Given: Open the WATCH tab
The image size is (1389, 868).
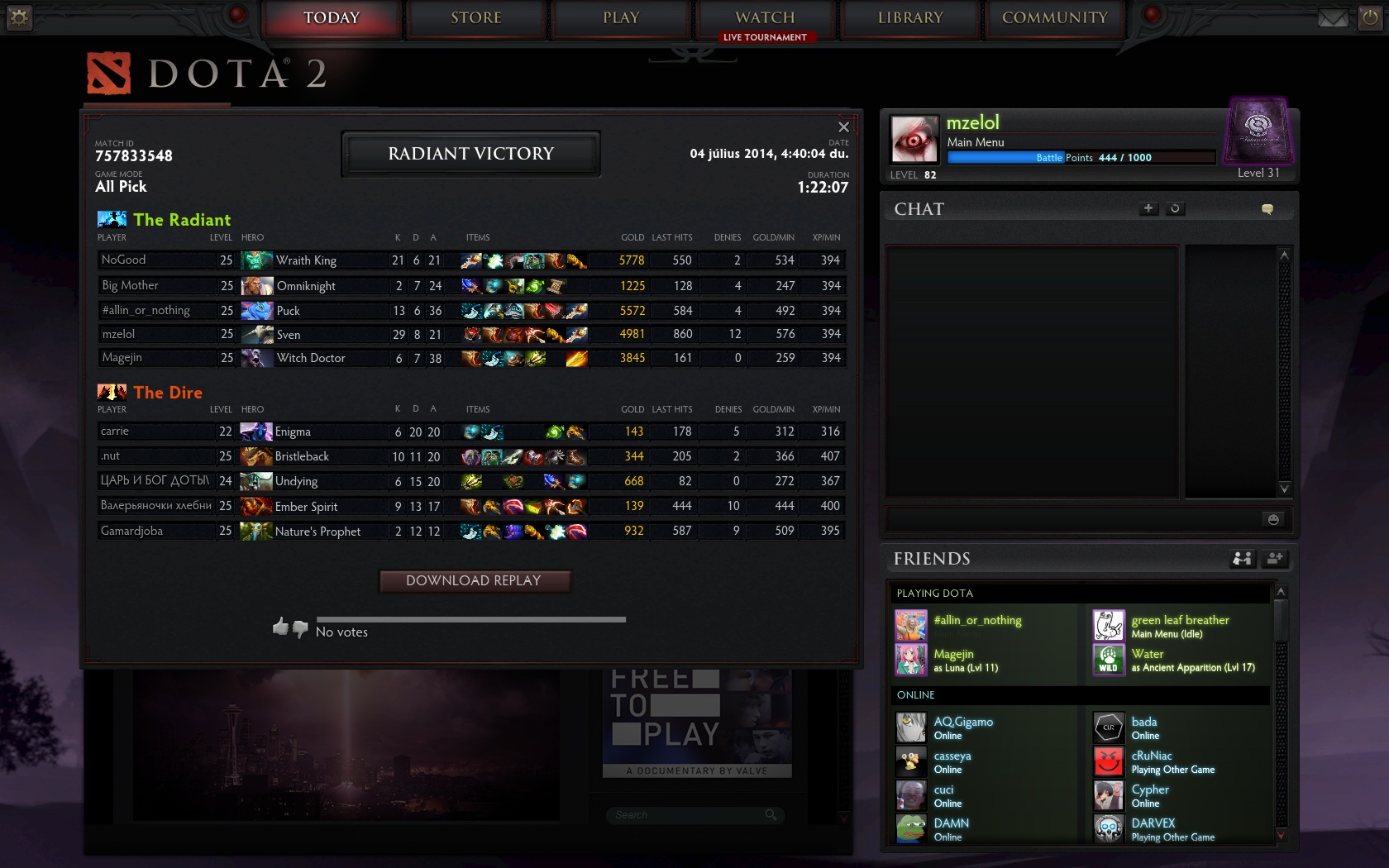Looking at the screenshot, I should click(x=765, y=18).
